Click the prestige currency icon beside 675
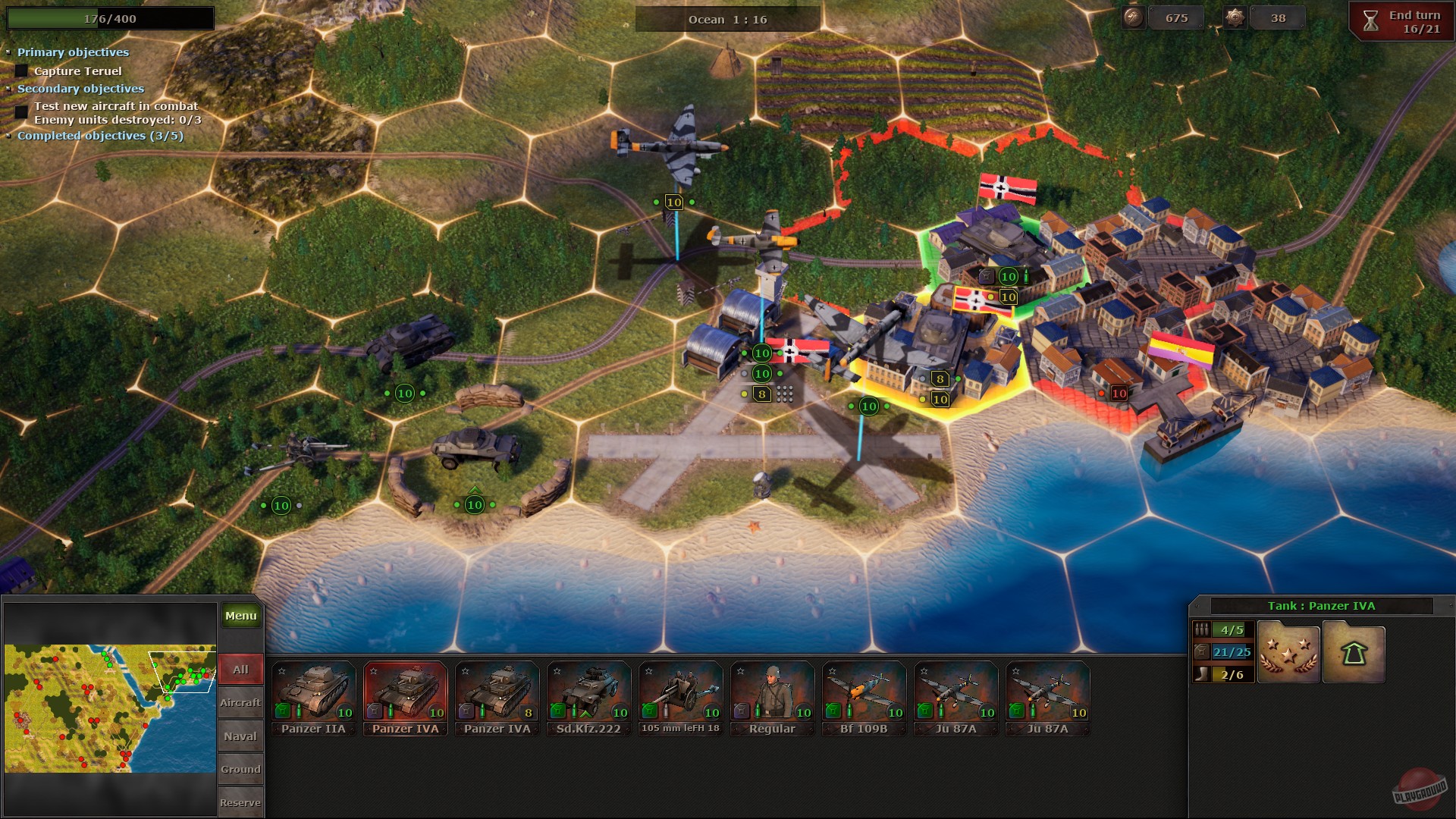This screenshot has height=819, width=1456. click(1133, 17)
